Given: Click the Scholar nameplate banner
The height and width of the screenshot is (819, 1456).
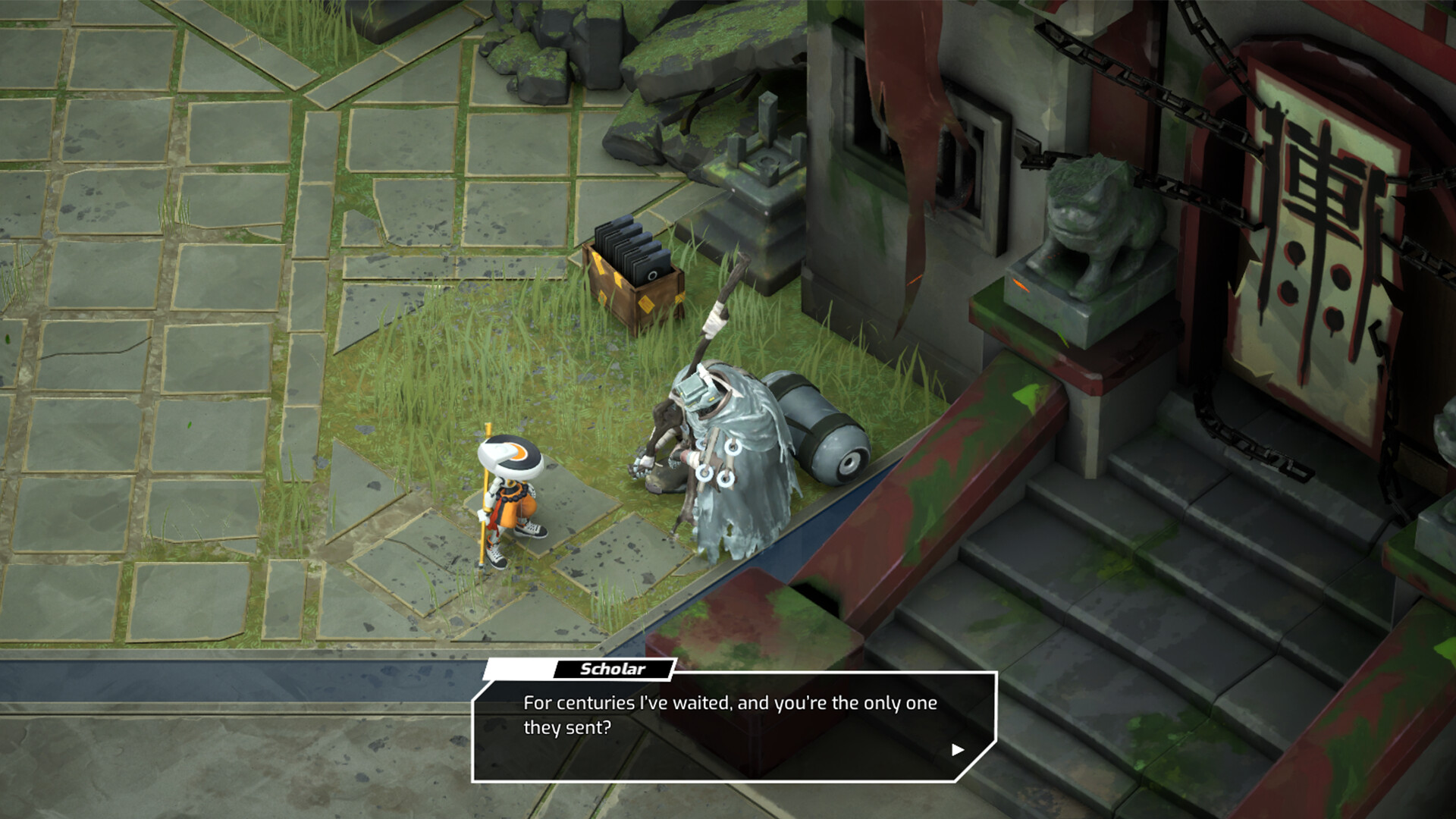Looking at the screenshot, I should [x=611, y=669].
